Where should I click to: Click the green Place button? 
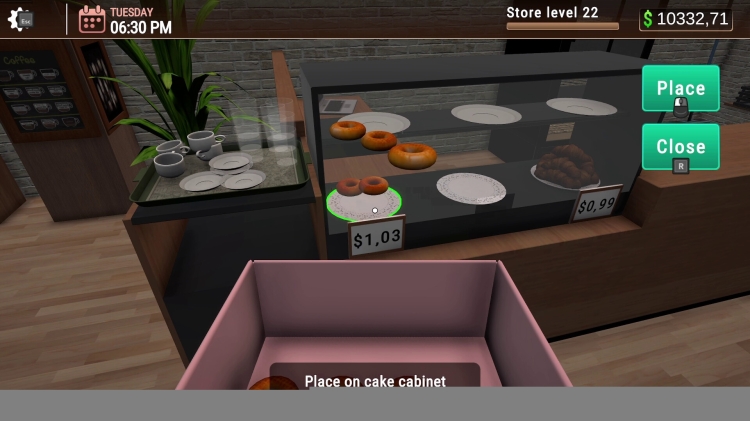click(x=680, y=89)
